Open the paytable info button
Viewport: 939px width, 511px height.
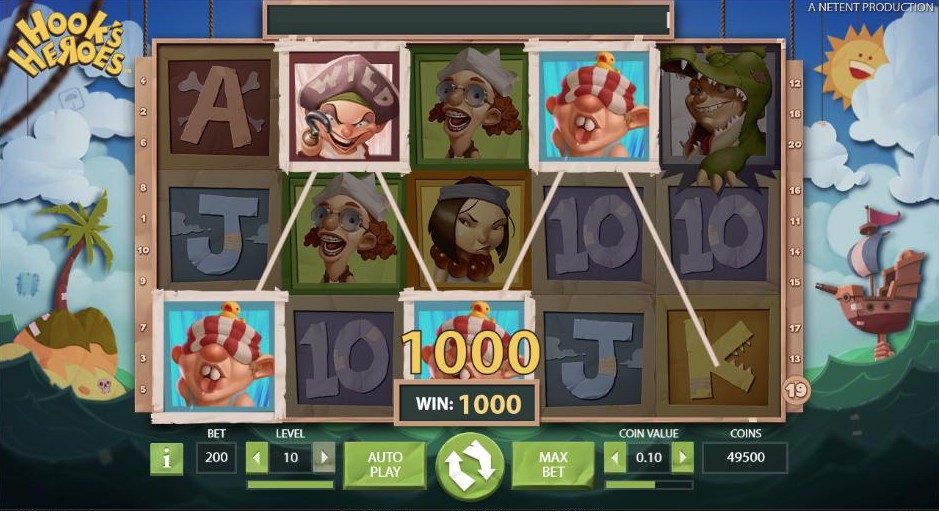pos(166,459)
